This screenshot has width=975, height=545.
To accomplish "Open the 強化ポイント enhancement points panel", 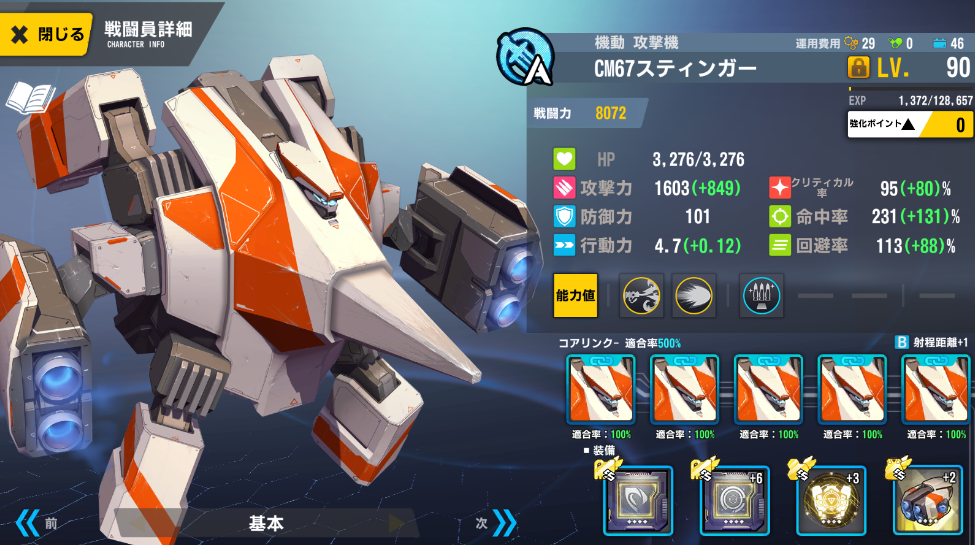I will point(909,125).
